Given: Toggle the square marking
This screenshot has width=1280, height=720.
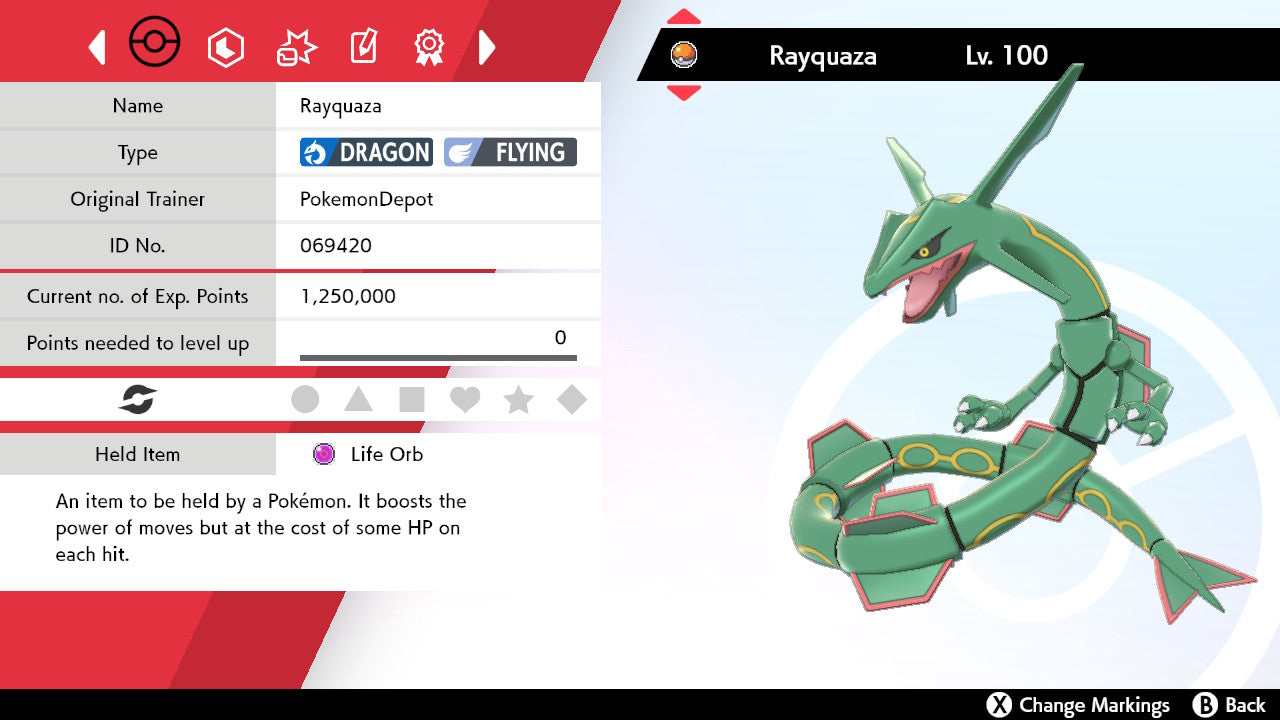Looking at the screenshot, I should click(x=411, y=400).
